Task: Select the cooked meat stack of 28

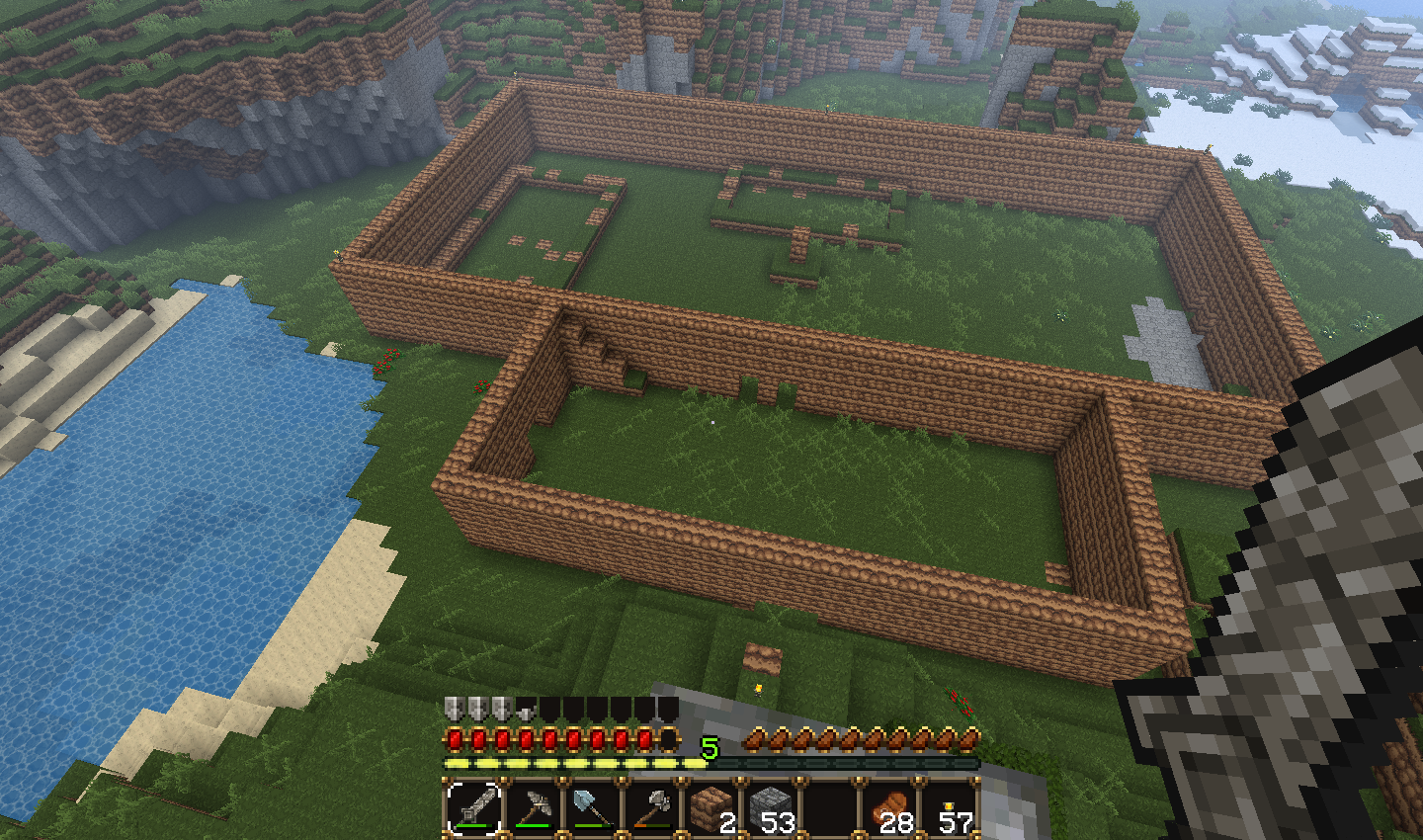Action: (891, 807)
